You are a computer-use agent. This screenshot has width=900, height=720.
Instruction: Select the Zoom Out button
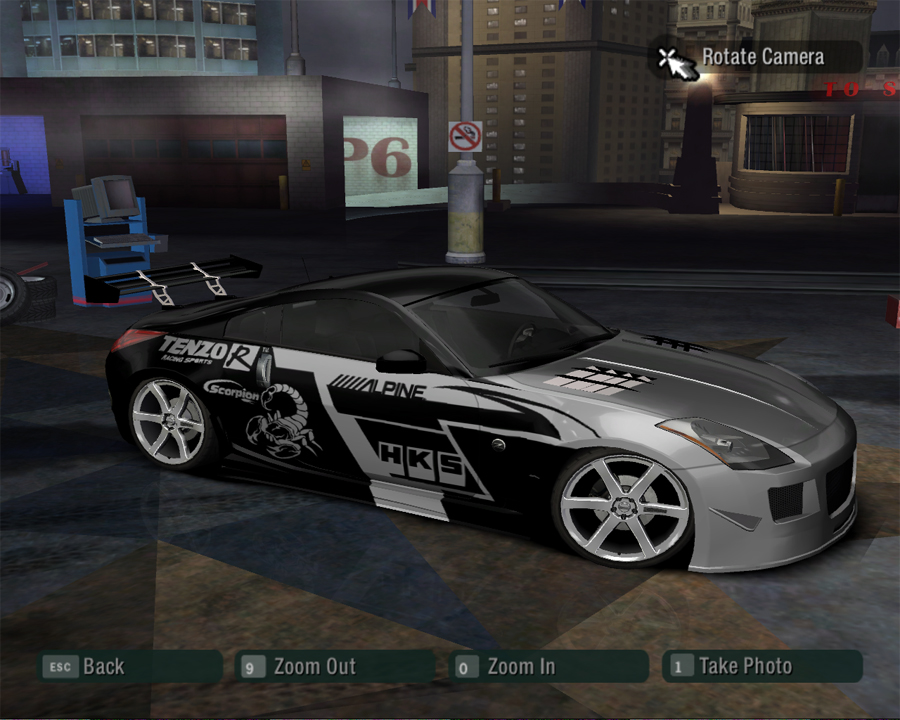[314, 666]
